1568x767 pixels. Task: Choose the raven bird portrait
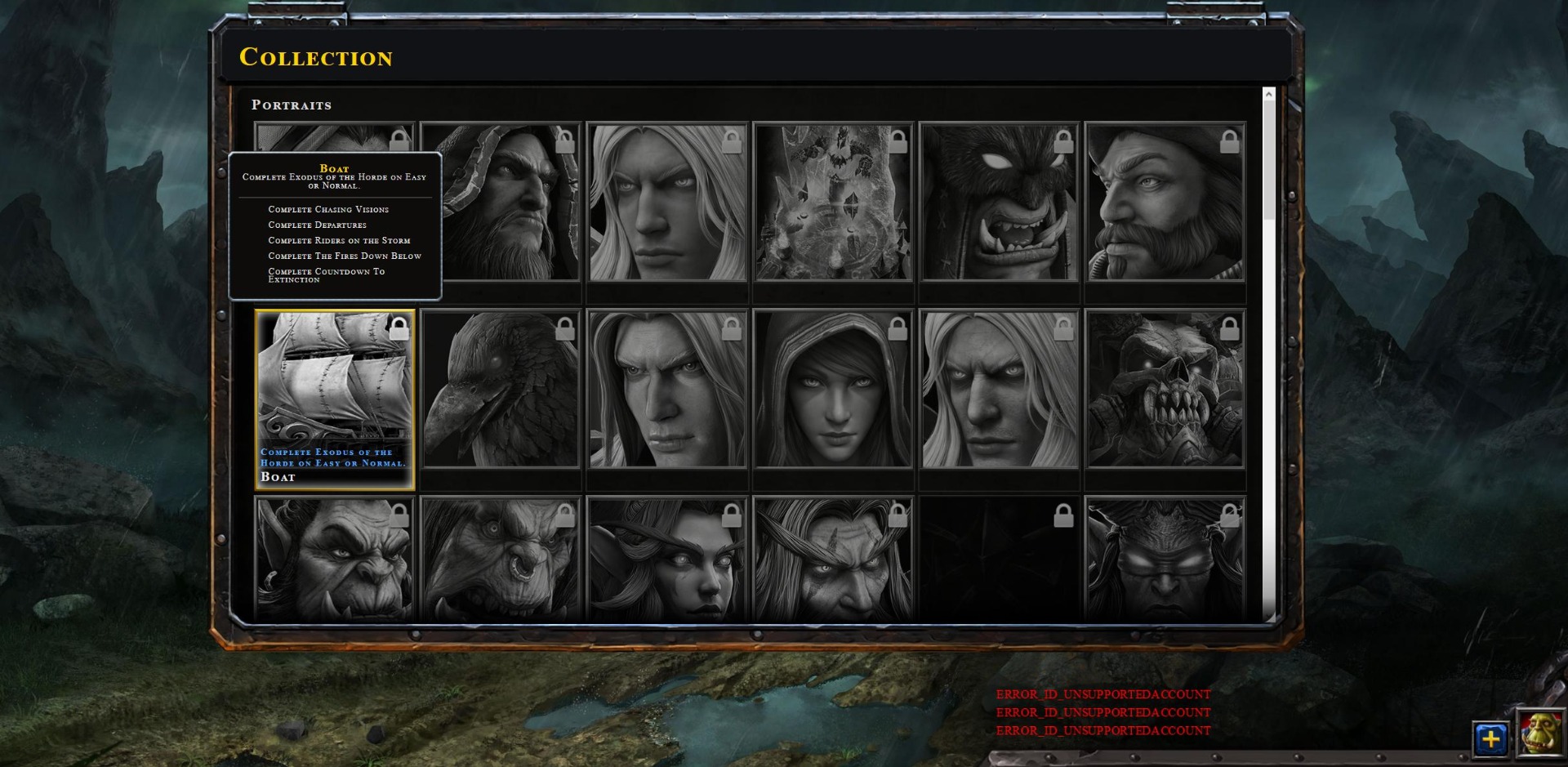pyautogui.click(x=501, y=389)
